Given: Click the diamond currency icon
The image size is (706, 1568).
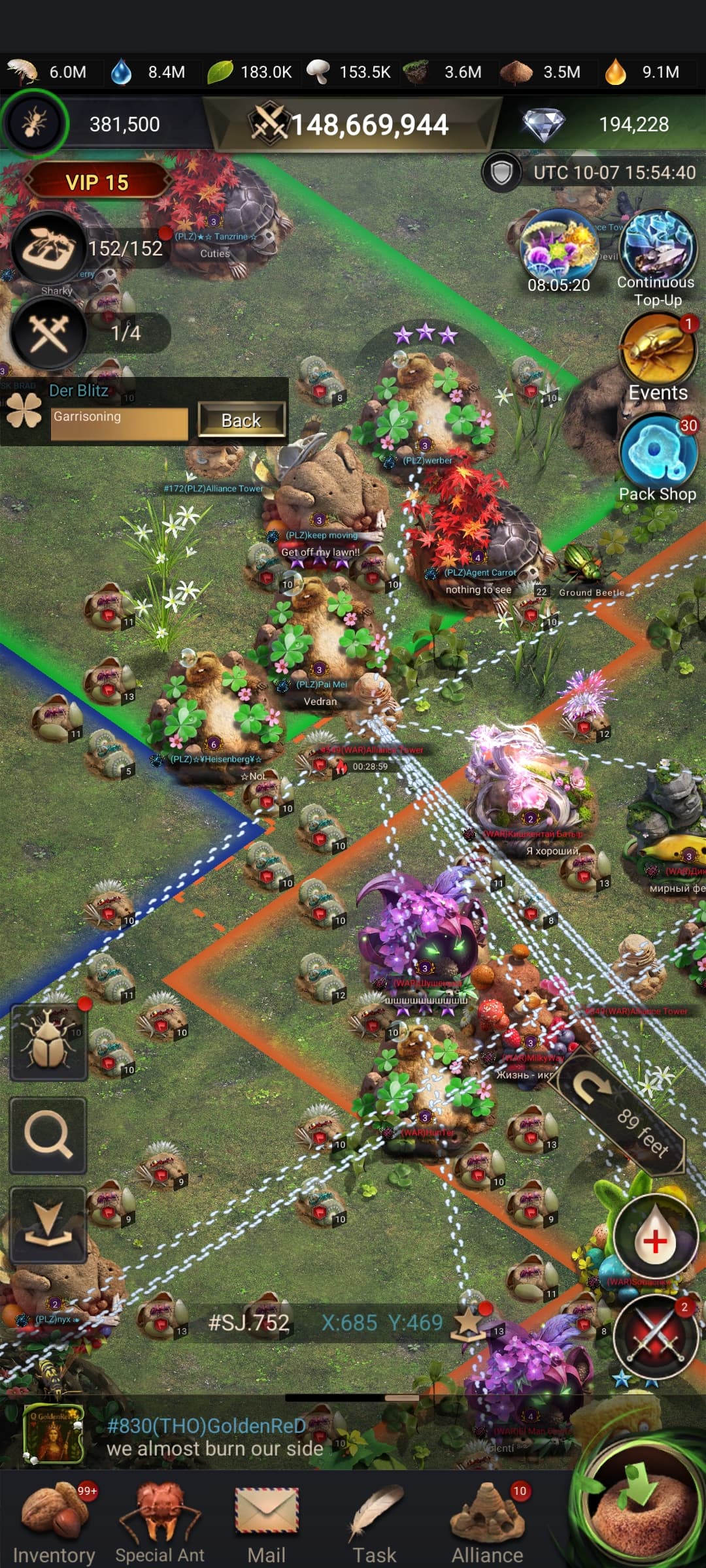Looking at the screenshot, I should [x=544, y=124].
